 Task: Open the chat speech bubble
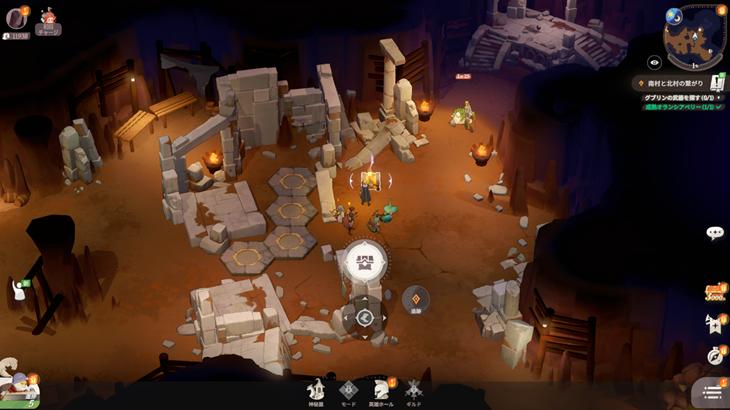point(714,233)
